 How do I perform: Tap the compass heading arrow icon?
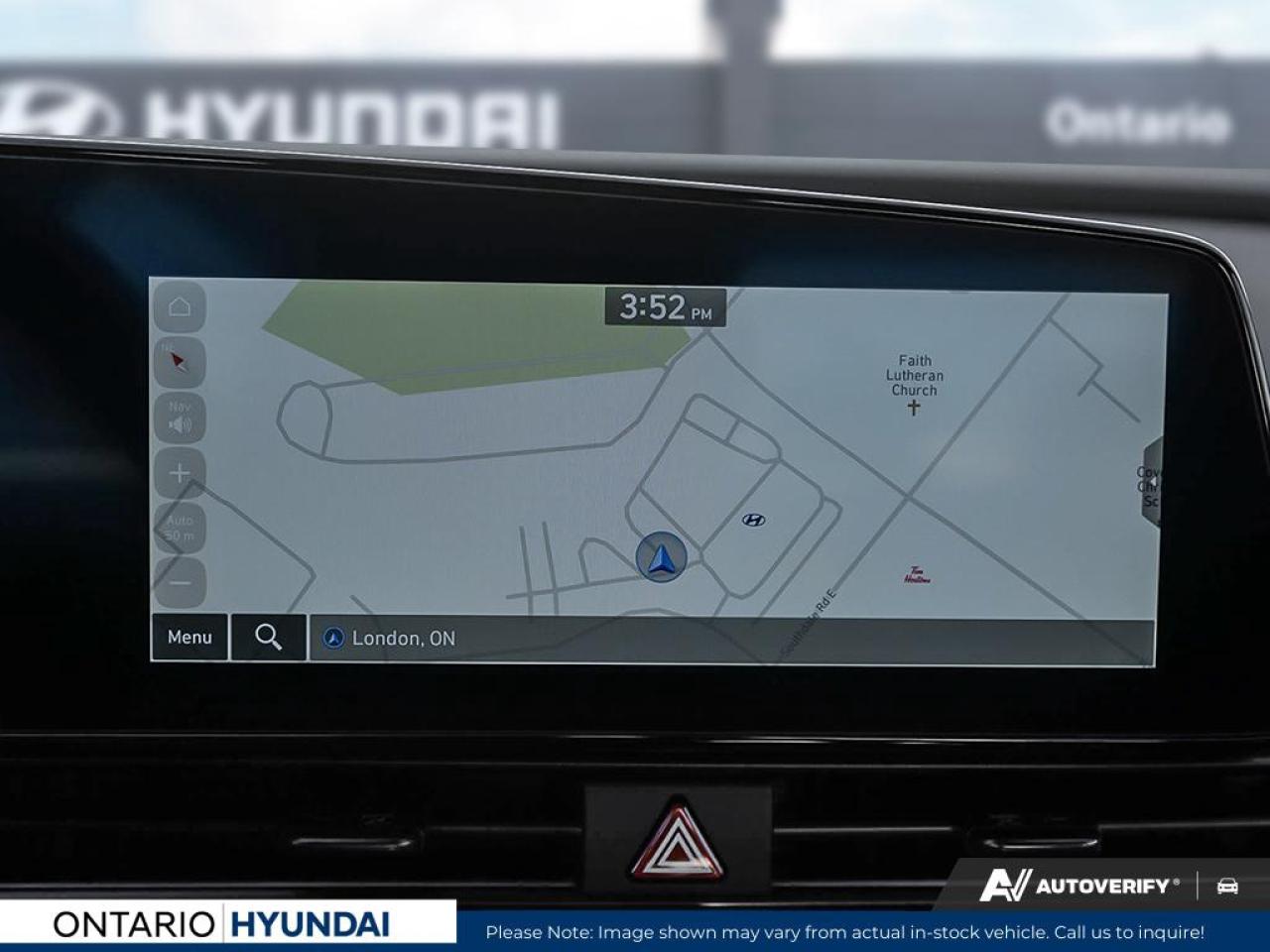179,362
